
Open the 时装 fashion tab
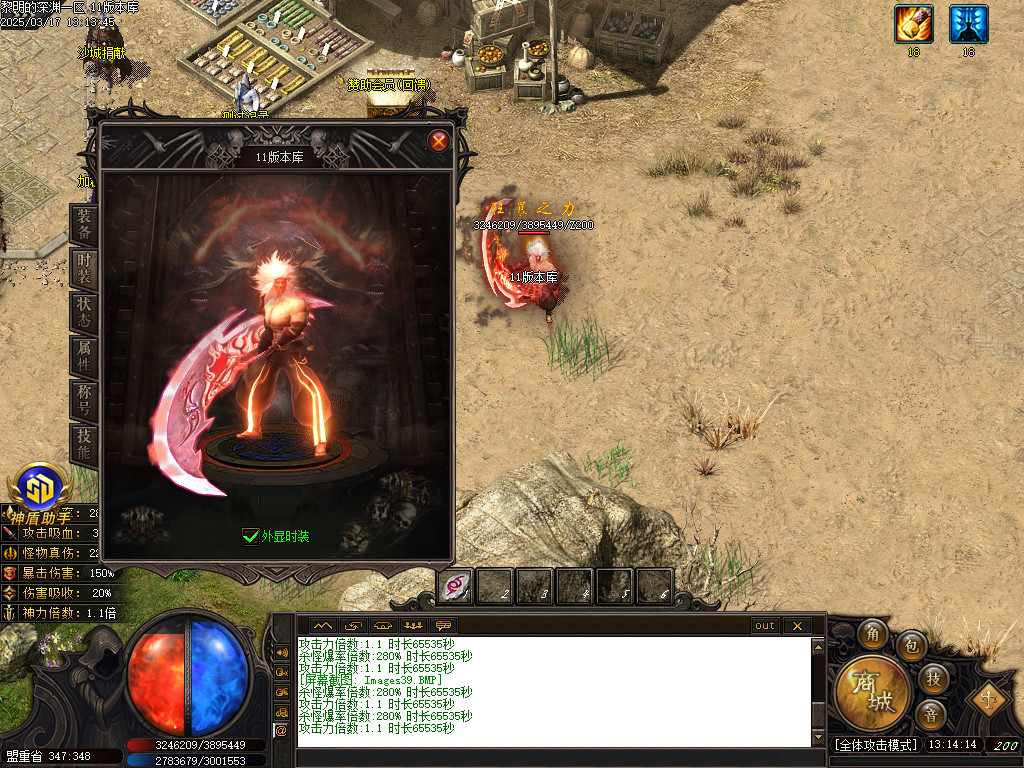pos(85,268)
